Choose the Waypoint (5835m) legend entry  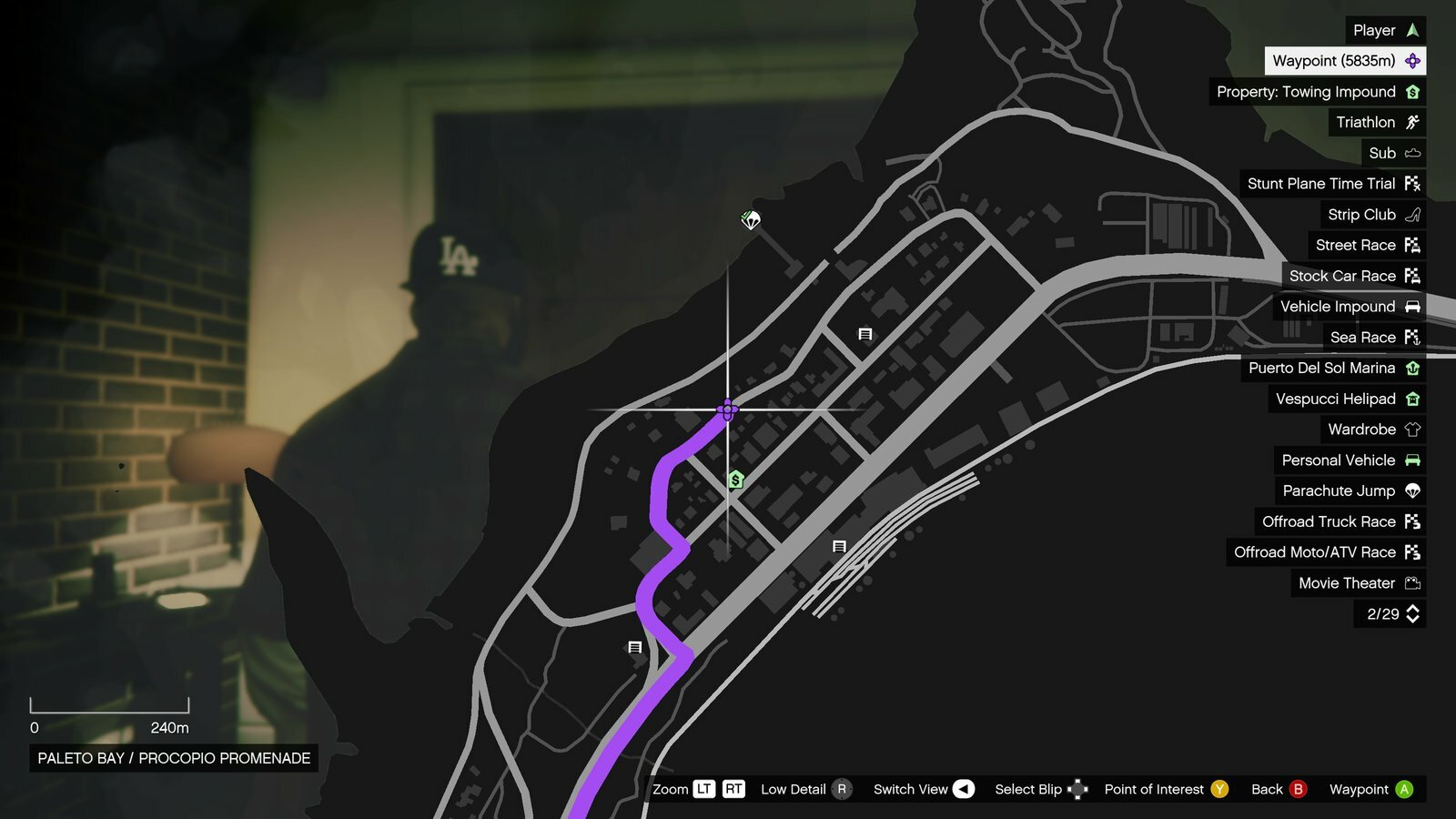click(x=1345, y=61)
